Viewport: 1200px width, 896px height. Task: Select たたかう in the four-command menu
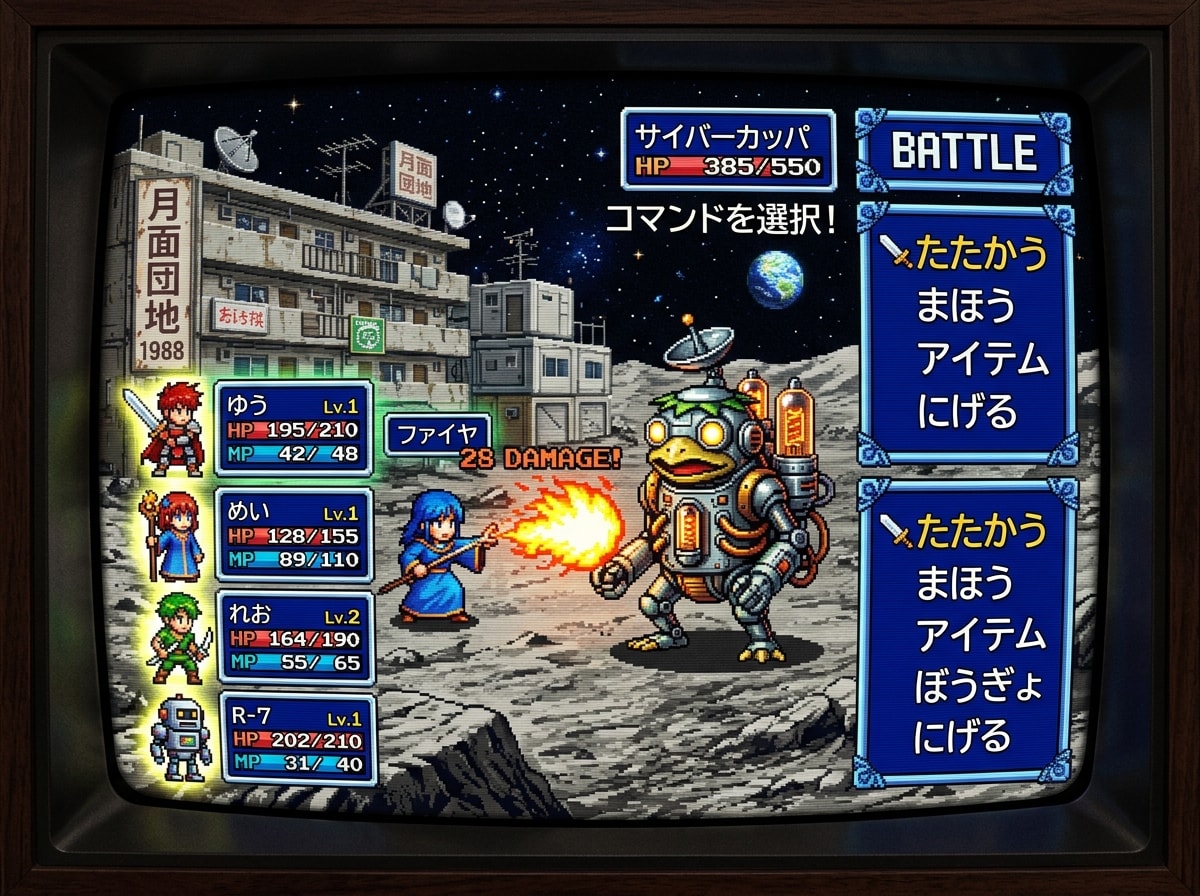point(980,255)
